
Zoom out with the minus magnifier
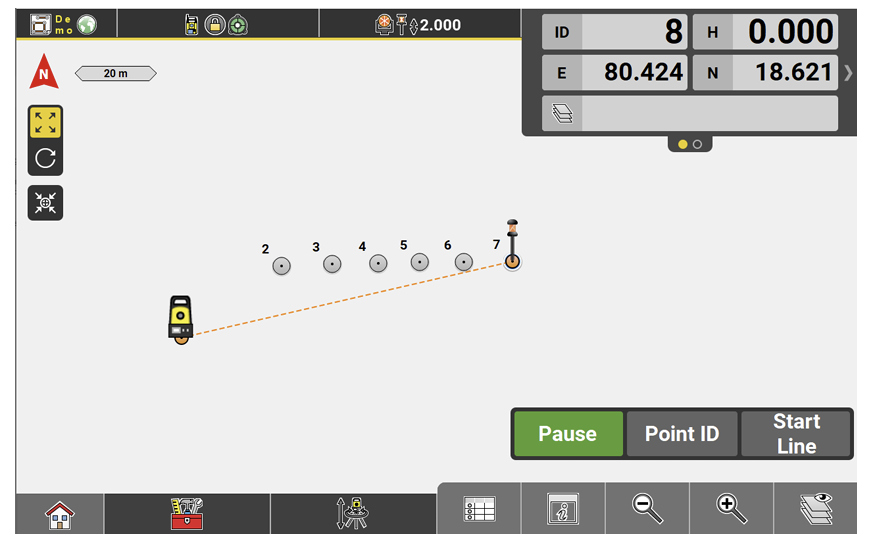[647, 509]
